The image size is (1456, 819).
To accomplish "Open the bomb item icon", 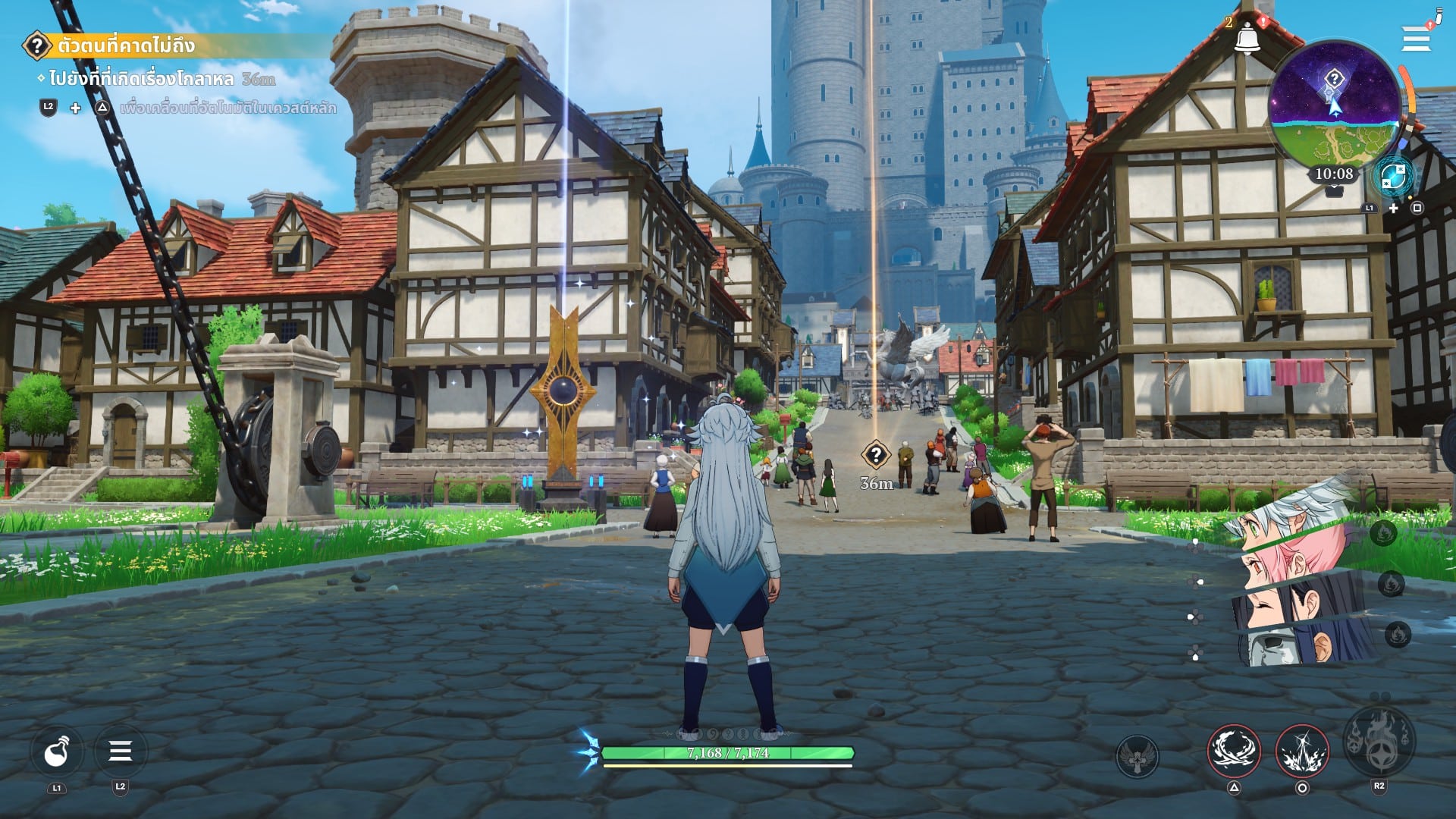I will click(57, 752).
